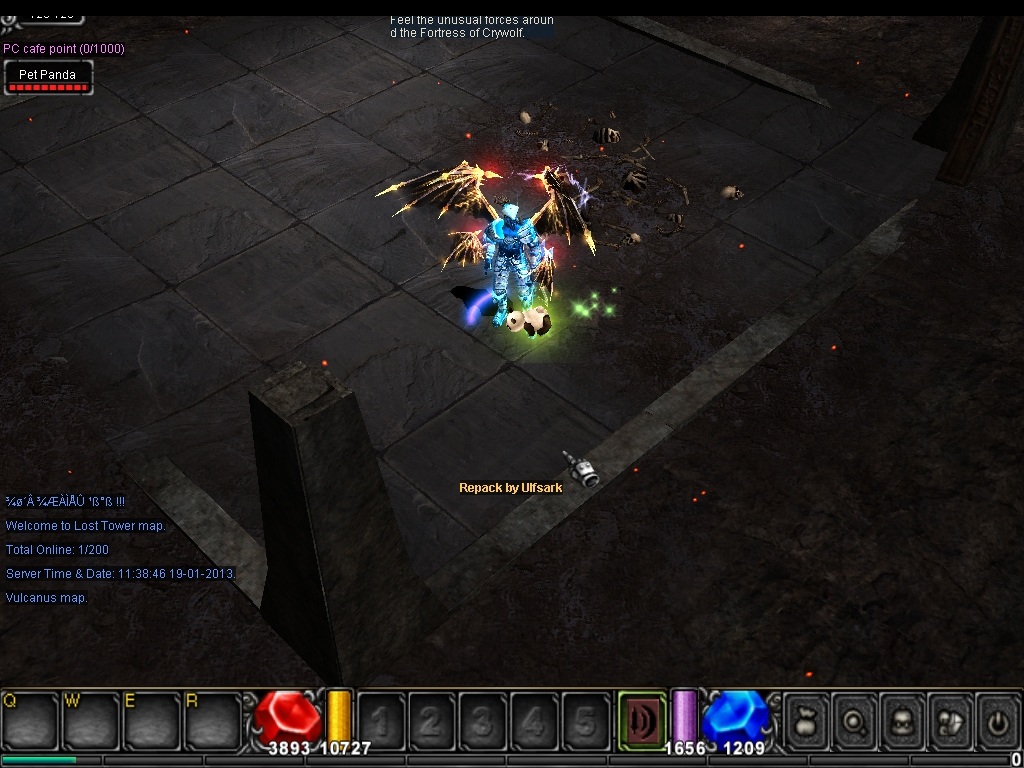Click the Pet Panda status panel
Image resolution: width=1024 pixels, height=768 pixels.
[x=48, y=77]
